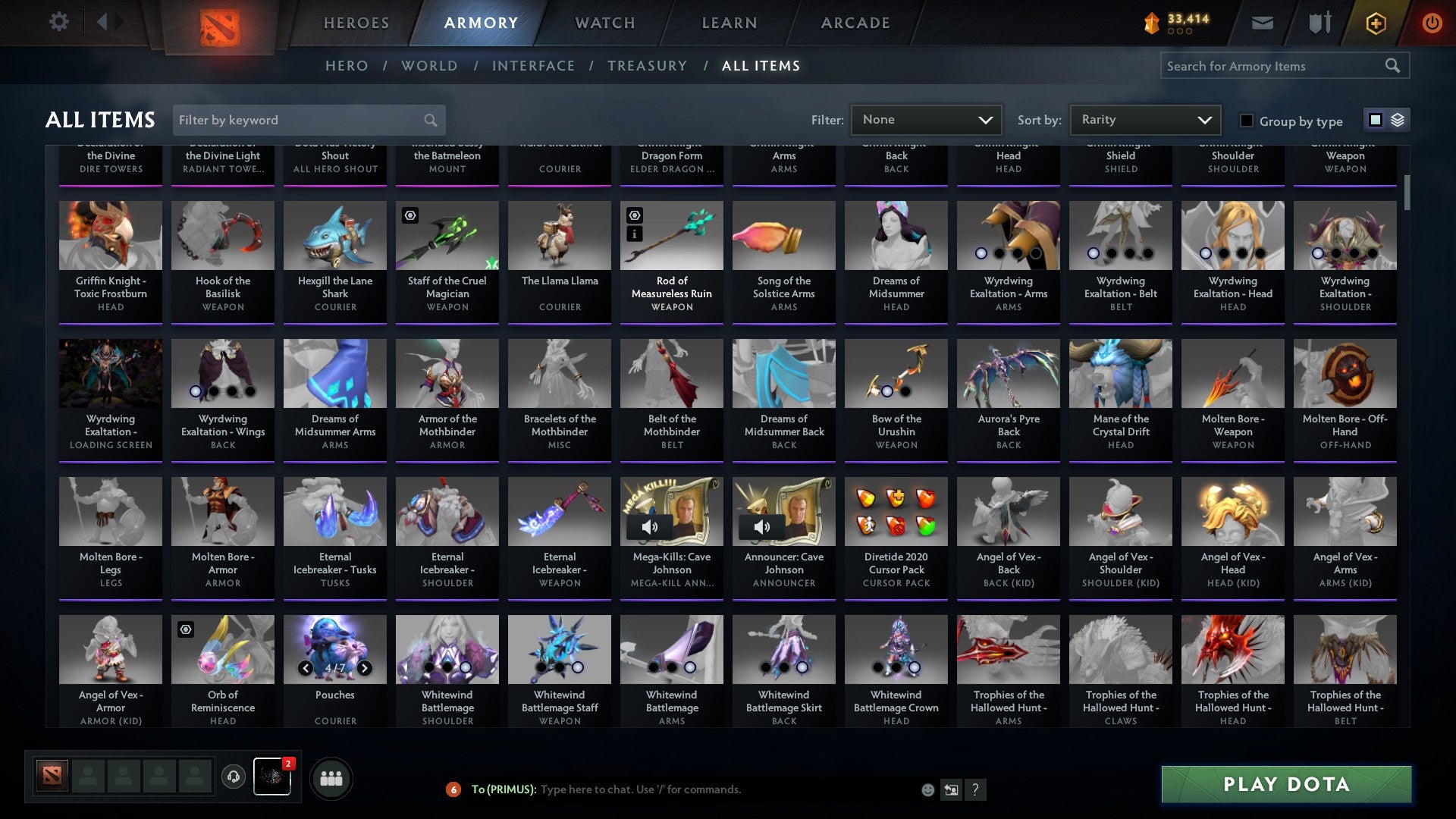Click the next arrow on the Pouches courier
The image size is (1456, 819).
point(363,668)
